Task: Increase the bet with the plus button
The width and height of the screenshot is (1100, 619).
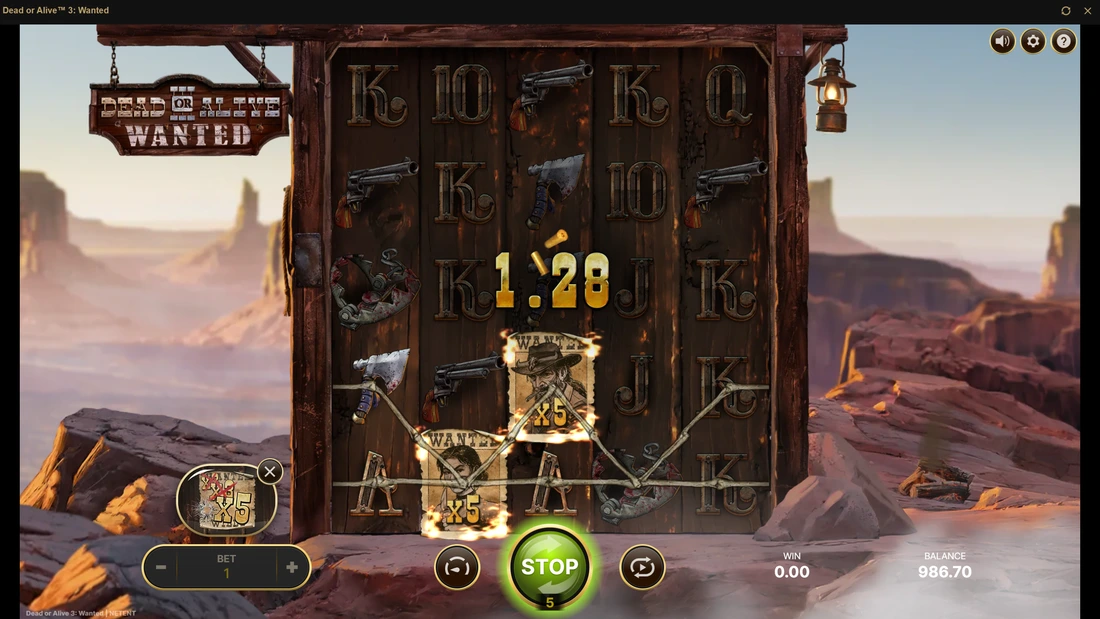Action: coord(292,568)
